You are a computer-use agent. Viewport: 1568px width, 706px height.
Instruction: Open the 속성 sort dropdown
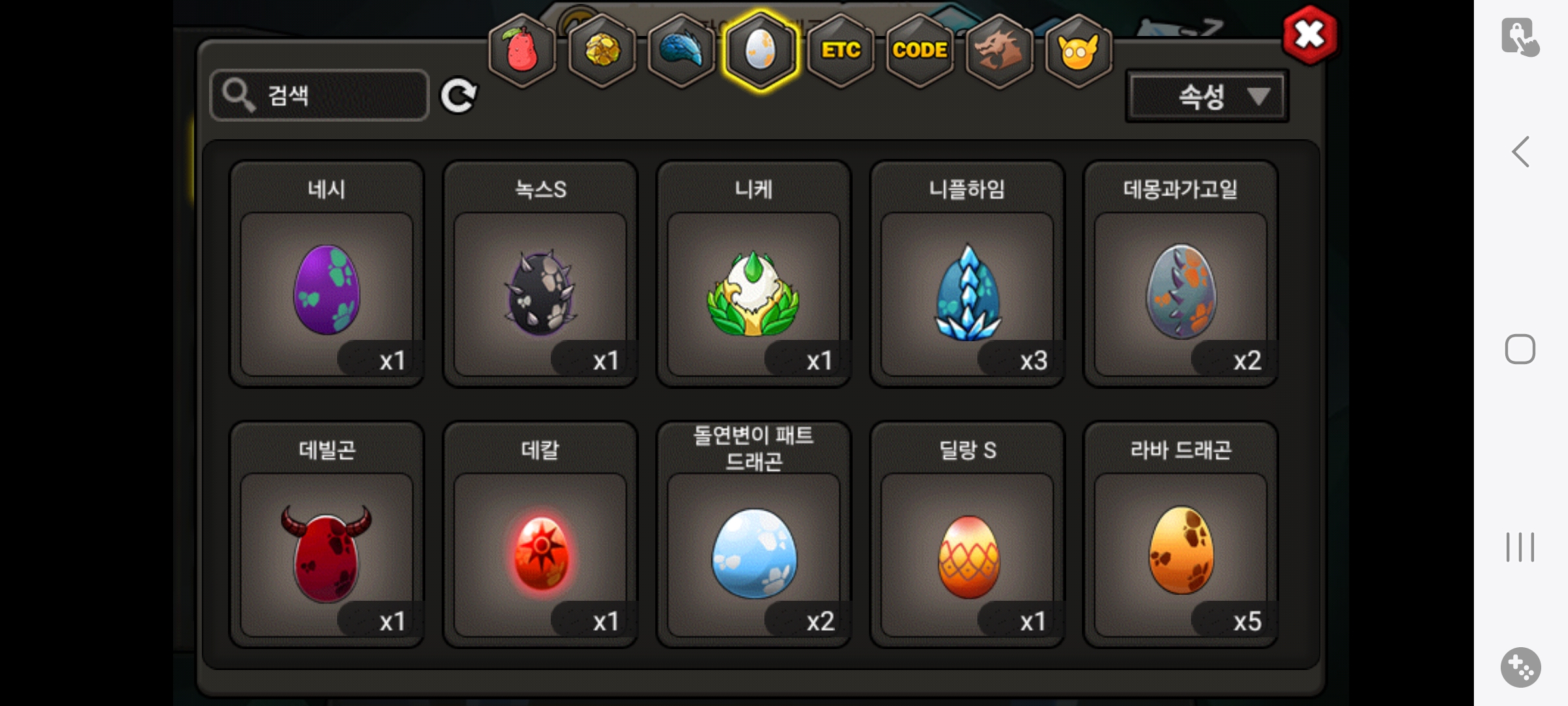(1207, 97)
